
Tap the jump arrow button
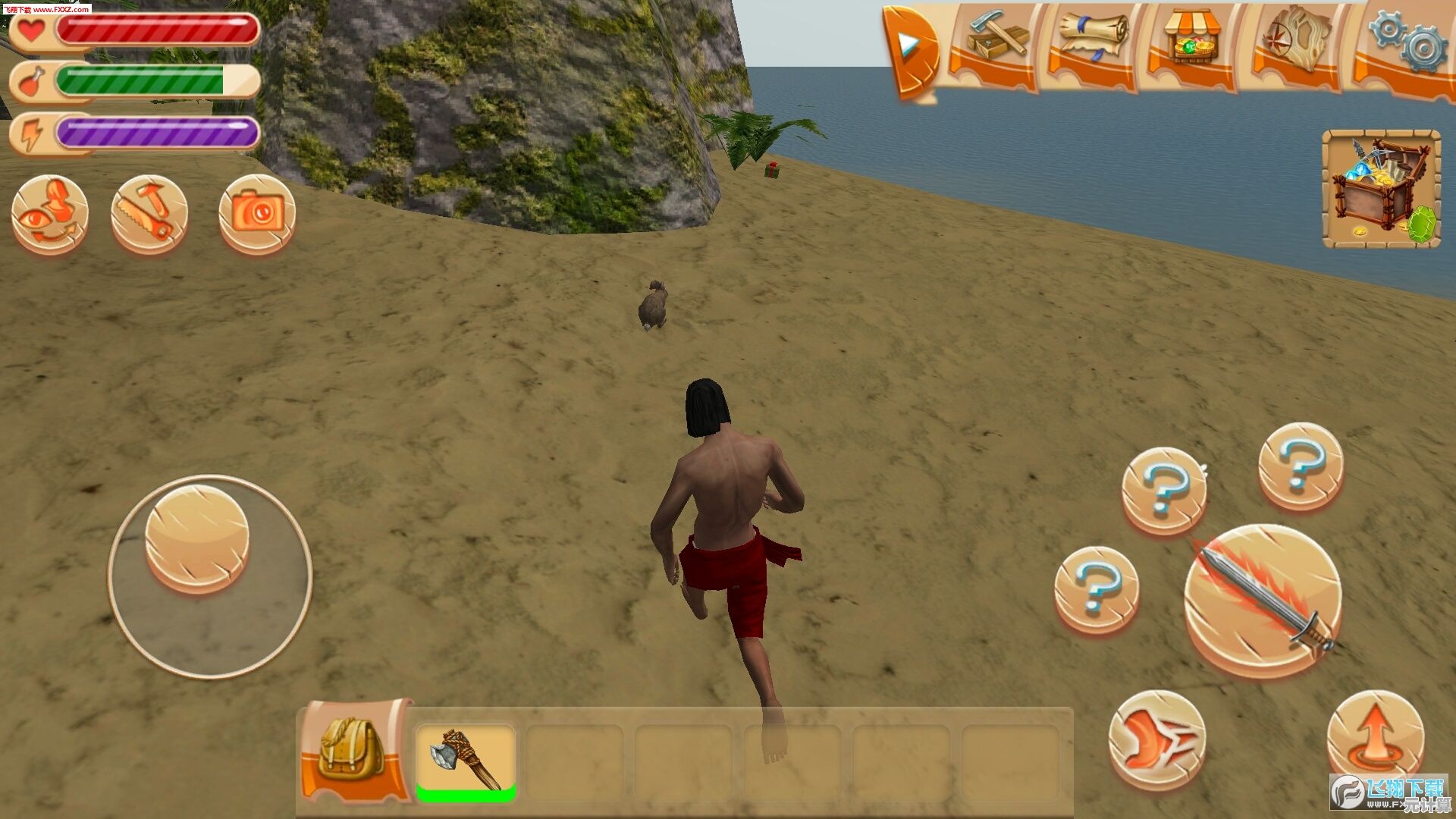(x=1375, y=734)
